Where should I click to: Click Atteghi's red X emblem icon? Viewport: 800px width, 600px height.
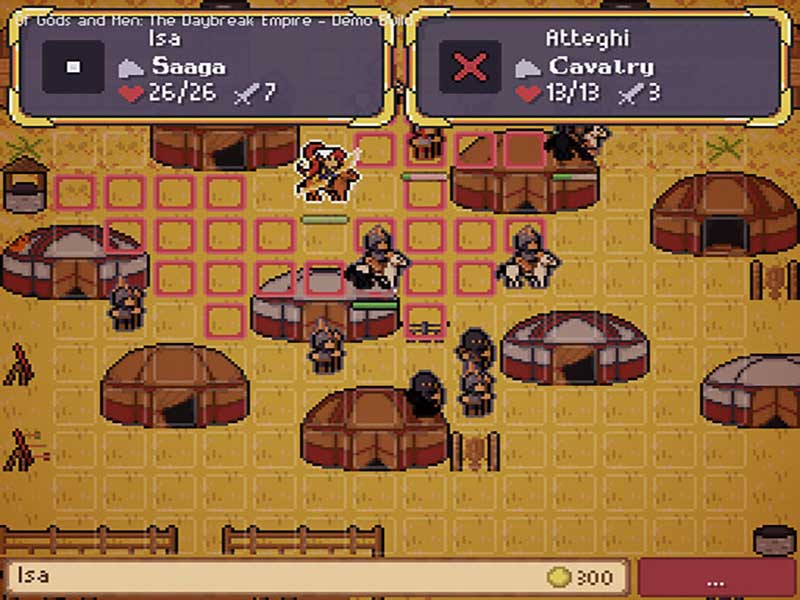tap(470, 67)
